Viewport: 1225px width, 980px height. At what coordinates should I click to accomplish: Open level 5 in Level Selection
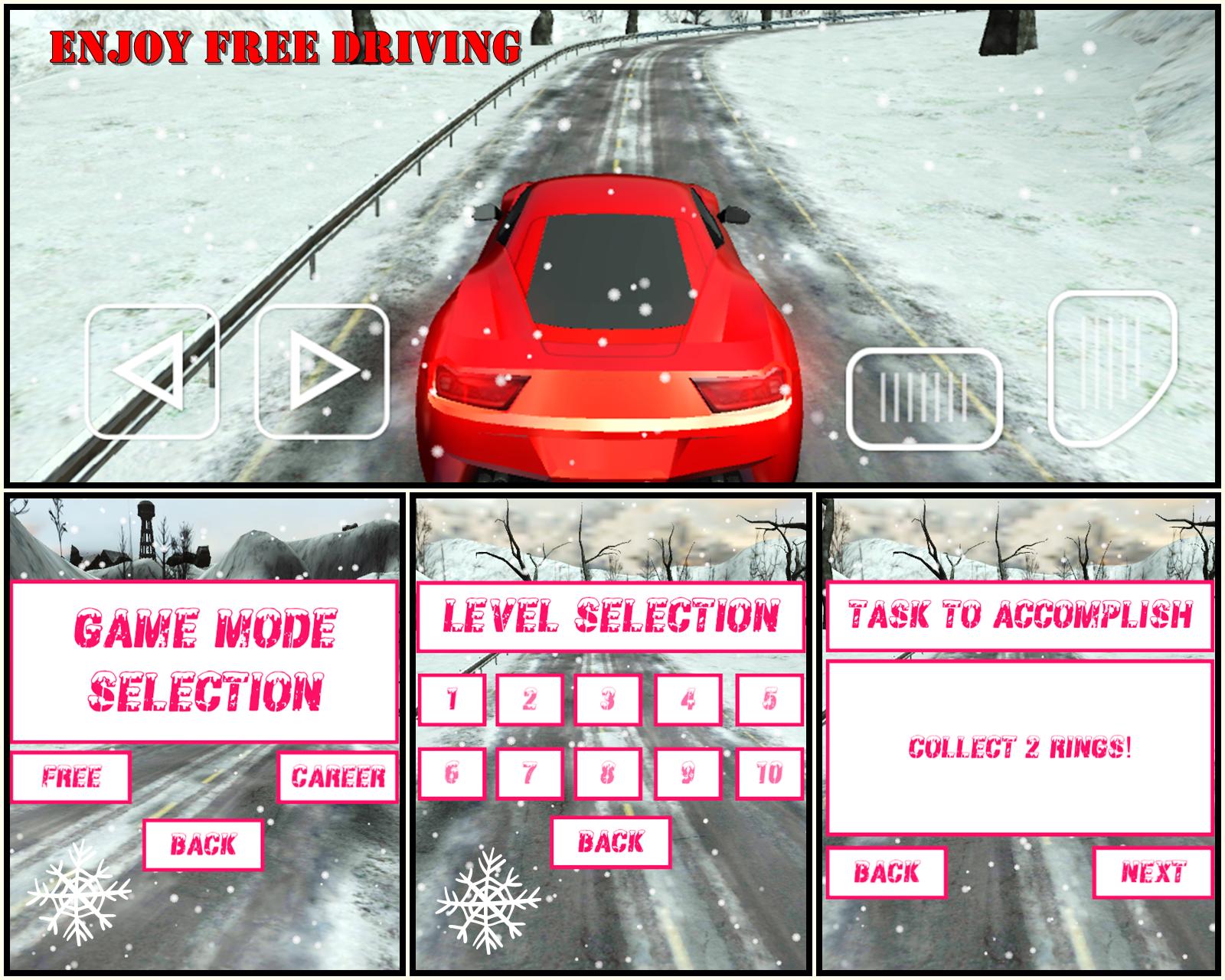pos(770,701)
